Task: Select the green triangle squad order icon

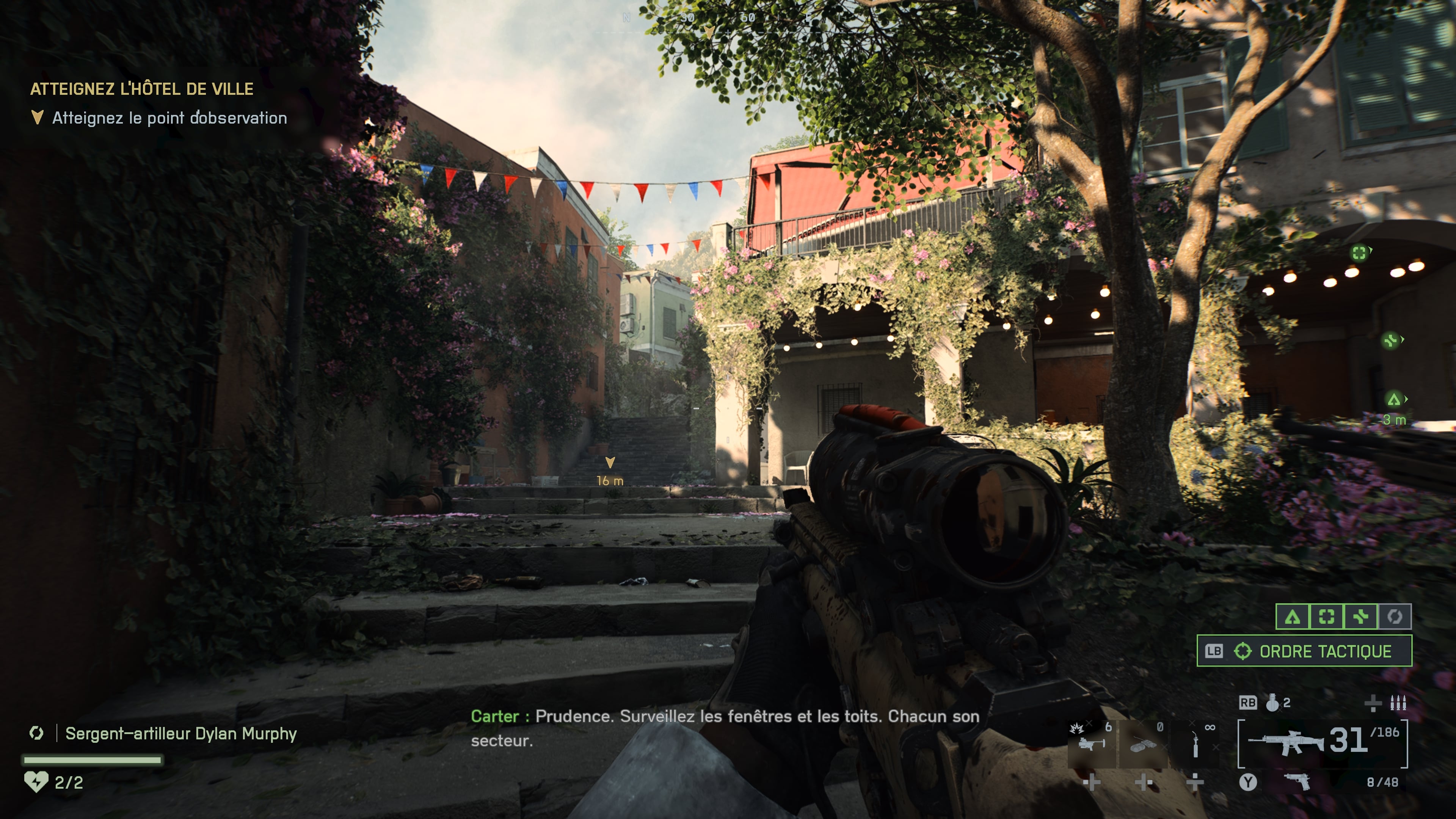Action: (1293, 617)
